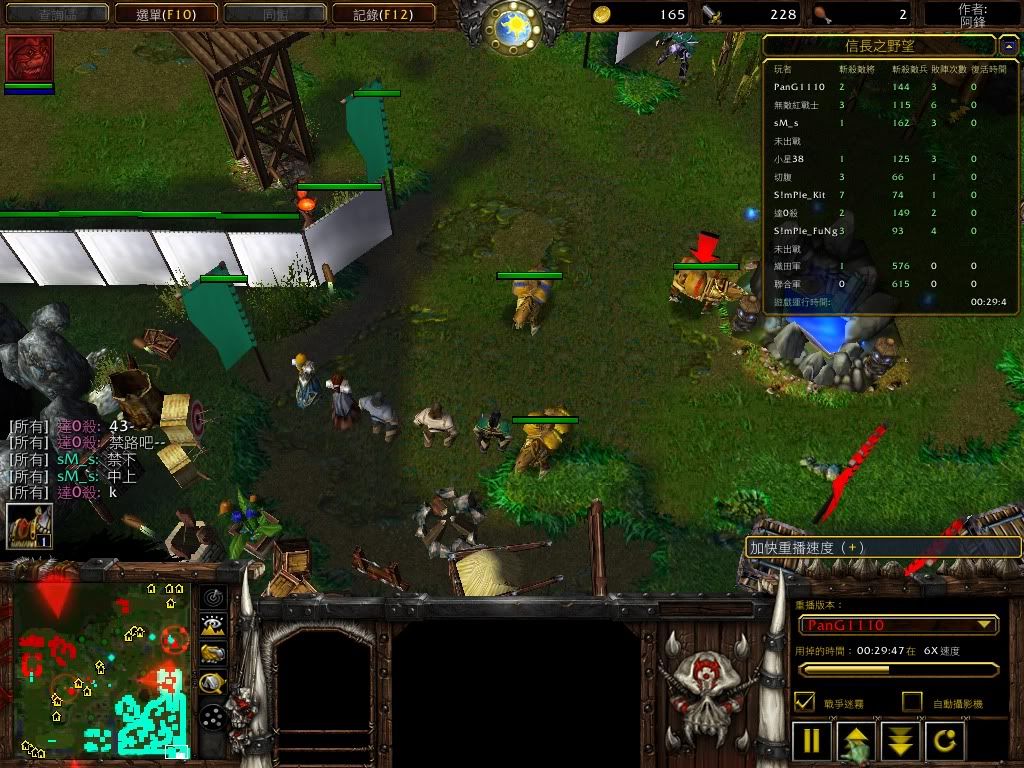The width and height of the screenshot is (1024, 768).
Task: Restart the replay from the beginning
Action: tap(946, 741)
